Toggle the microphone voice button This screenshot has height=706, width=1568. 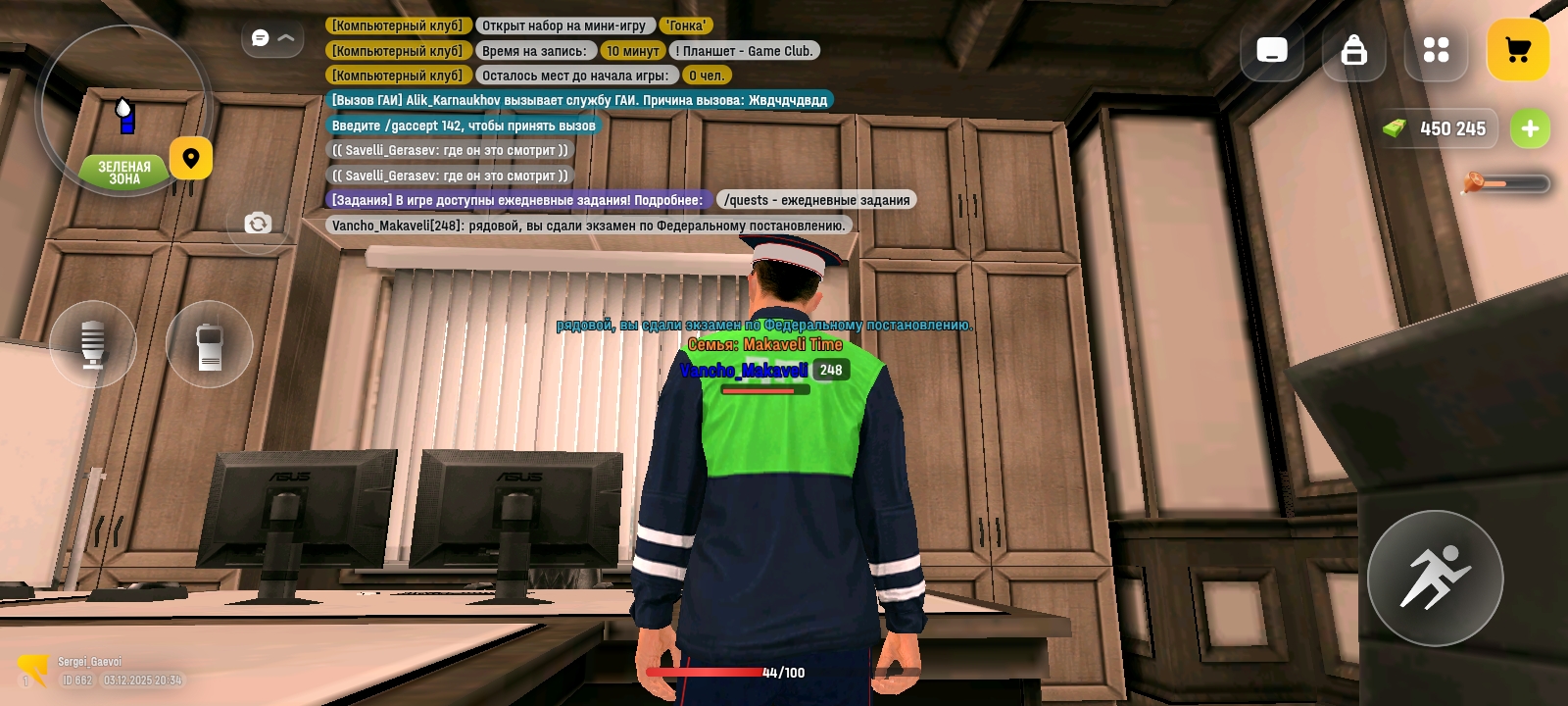point(93,344)
